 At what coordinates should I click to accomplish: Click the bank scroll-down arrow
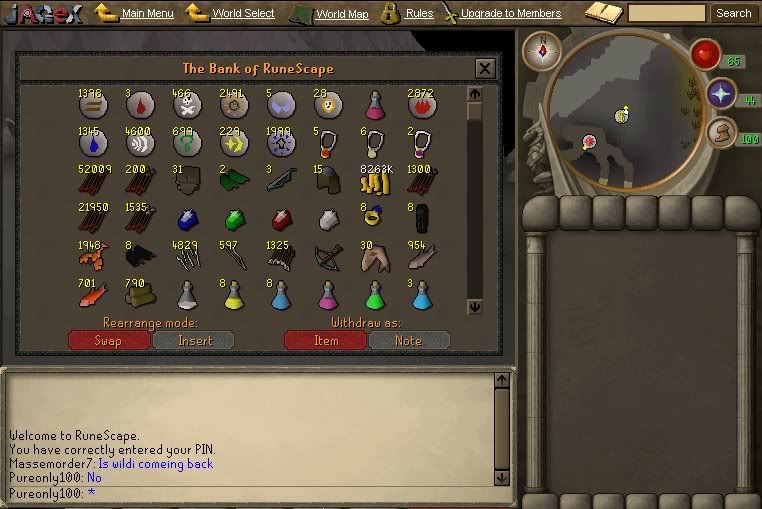474,307
